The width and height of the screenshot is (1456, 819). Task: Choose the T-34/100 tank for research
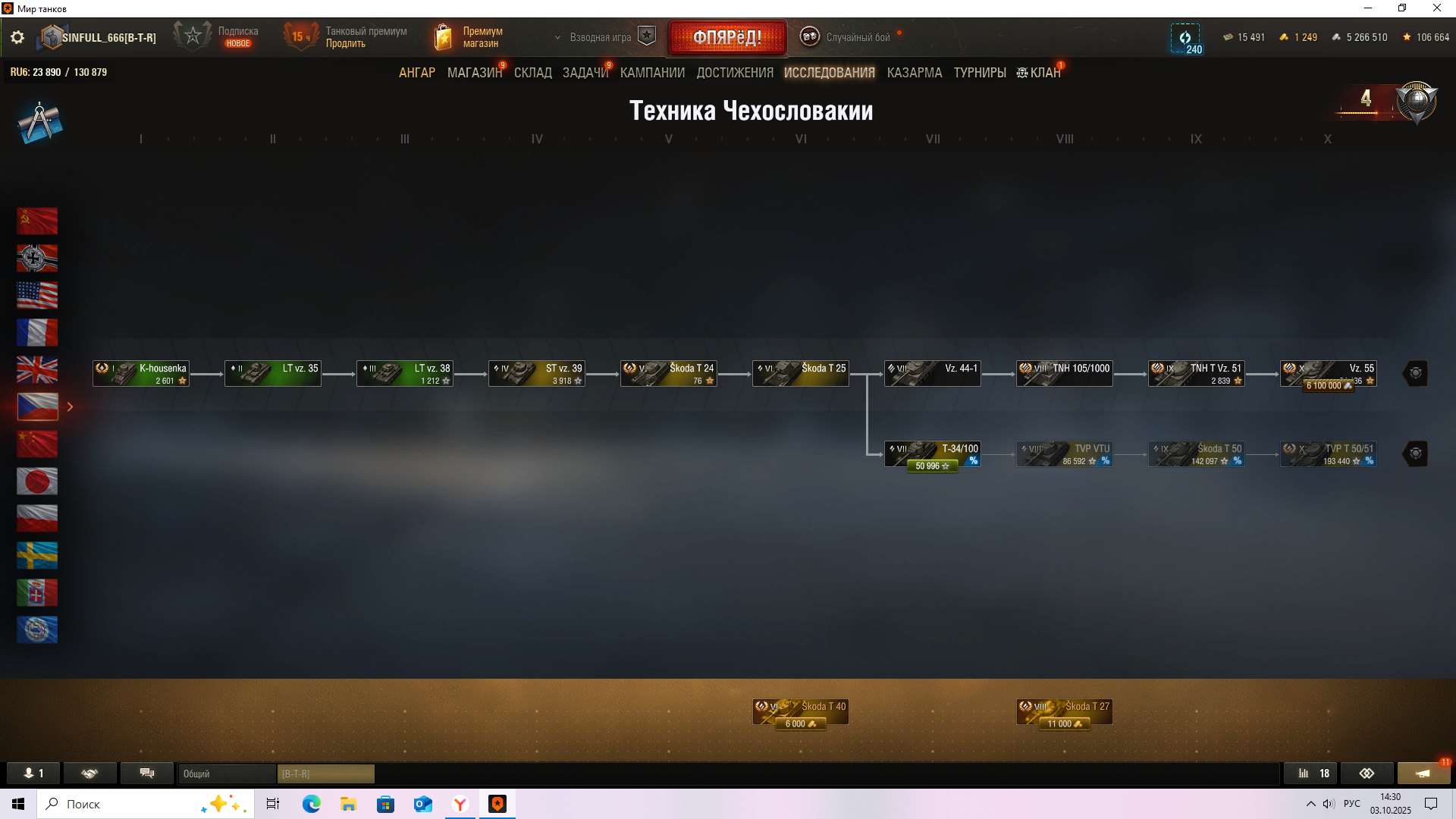point(932,454)
